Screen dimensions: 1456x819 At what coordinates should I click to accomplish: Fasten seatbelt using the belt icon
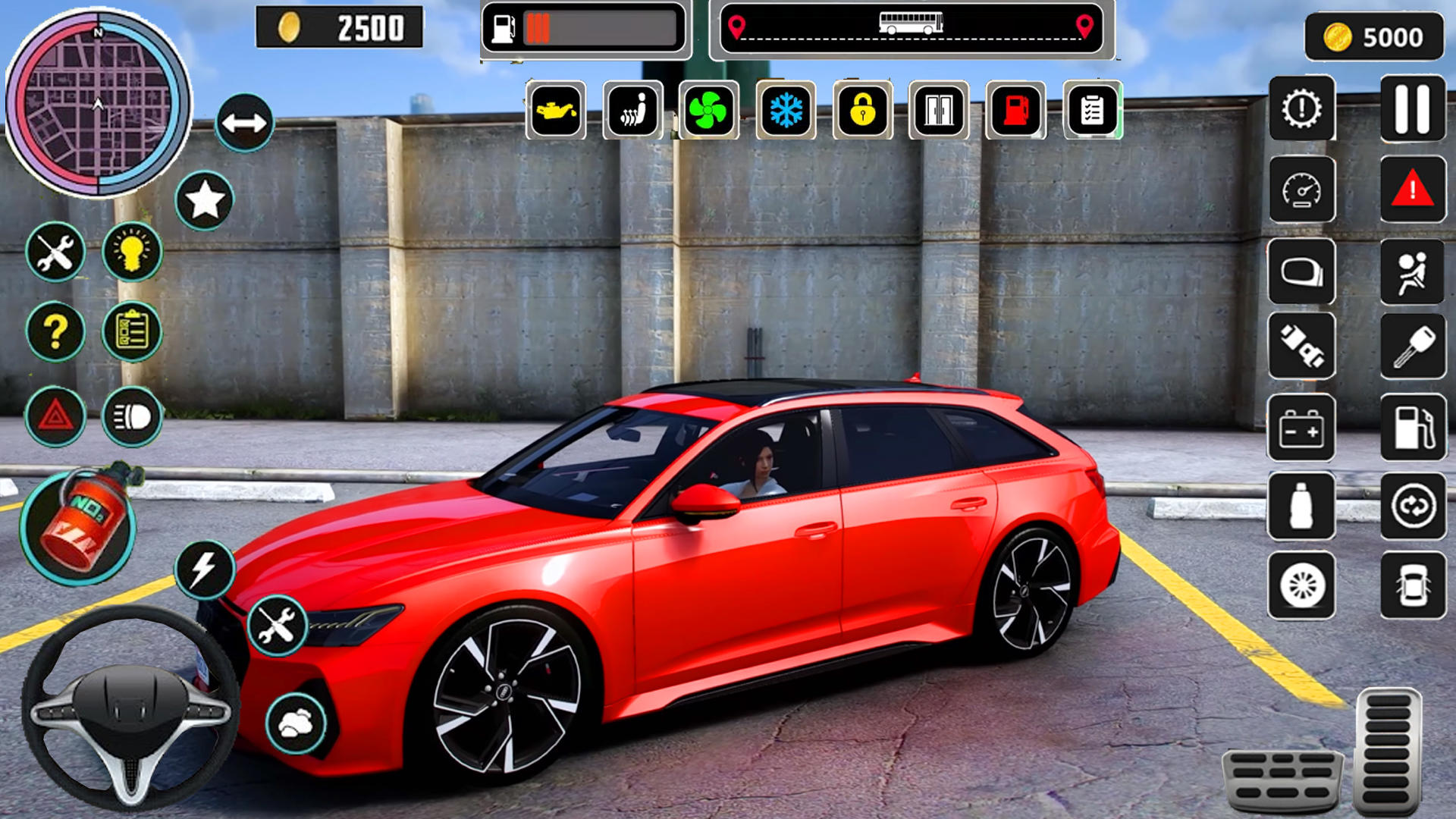[x=1302, y=345]
